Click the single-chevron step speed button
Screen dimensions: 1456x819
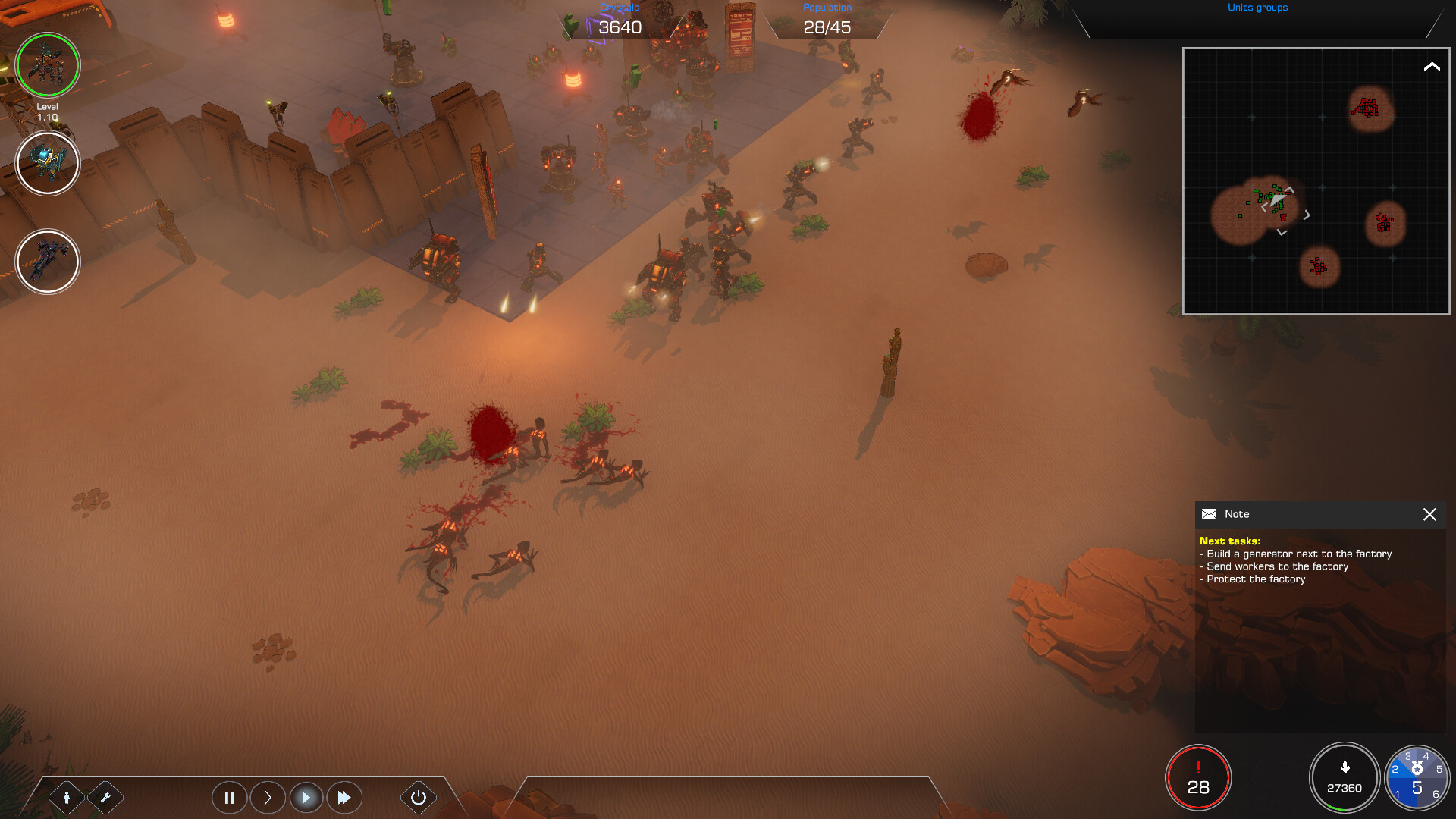[268, 797]
